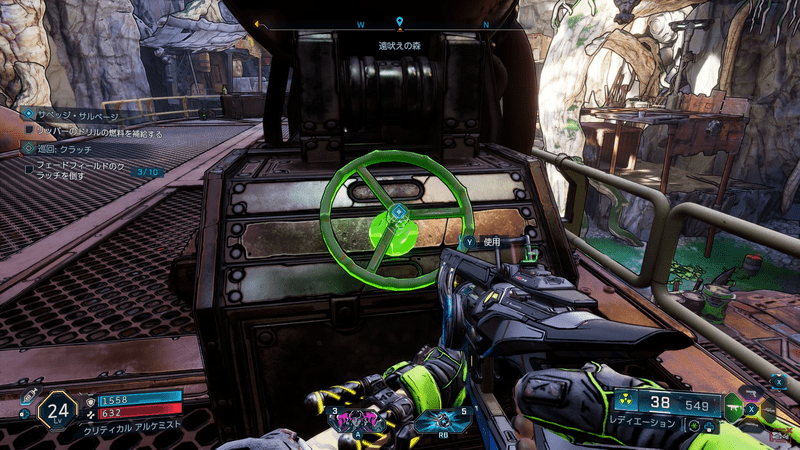Viewport: 800px width, 450px height.
Task: Click the interact marker on the green valve
Action: tap(397, 212)
